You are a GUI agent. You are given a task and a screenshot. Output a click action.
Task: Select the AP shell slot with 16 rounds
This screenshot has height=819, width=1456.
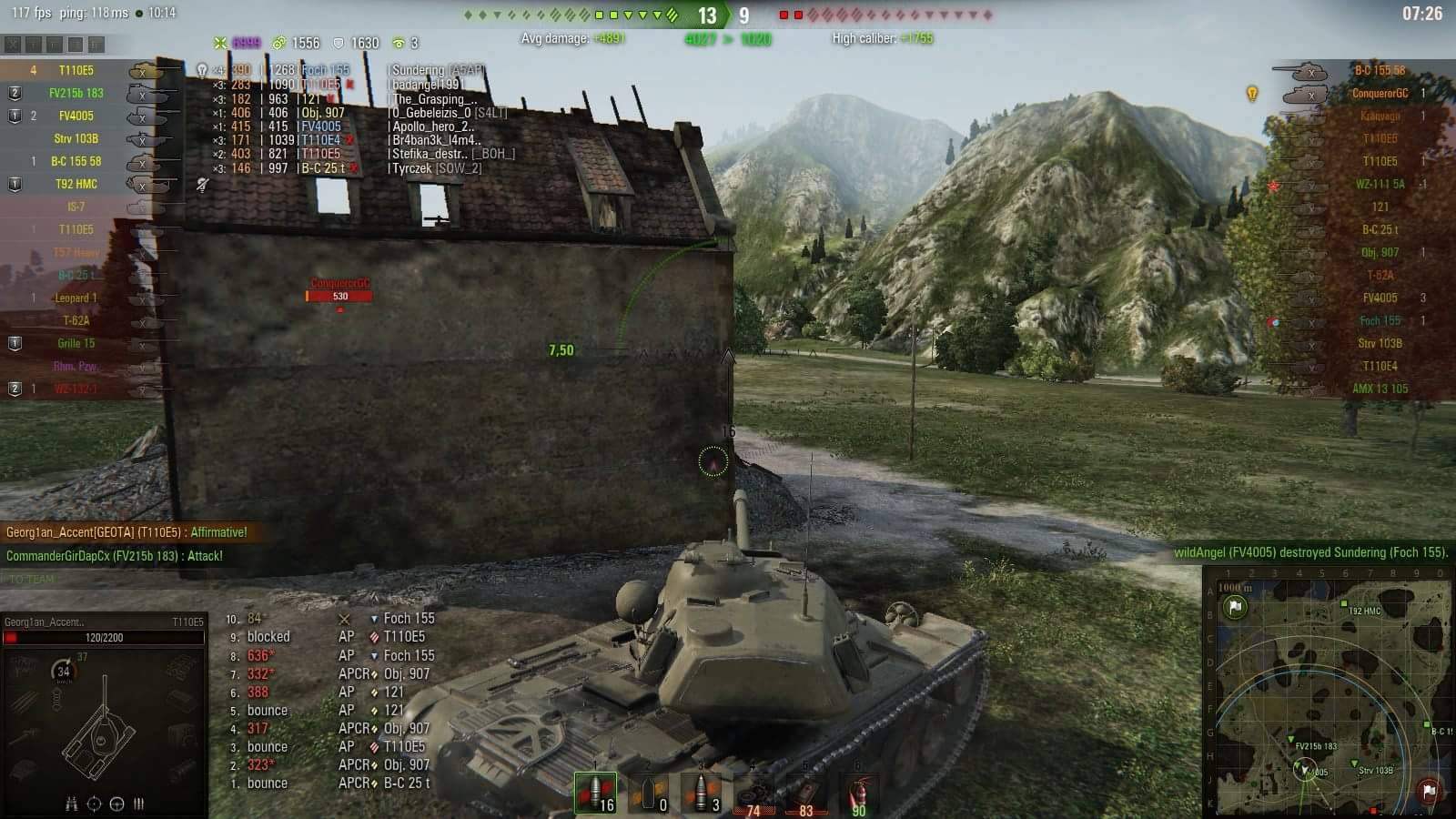click(x=595, y=793)
